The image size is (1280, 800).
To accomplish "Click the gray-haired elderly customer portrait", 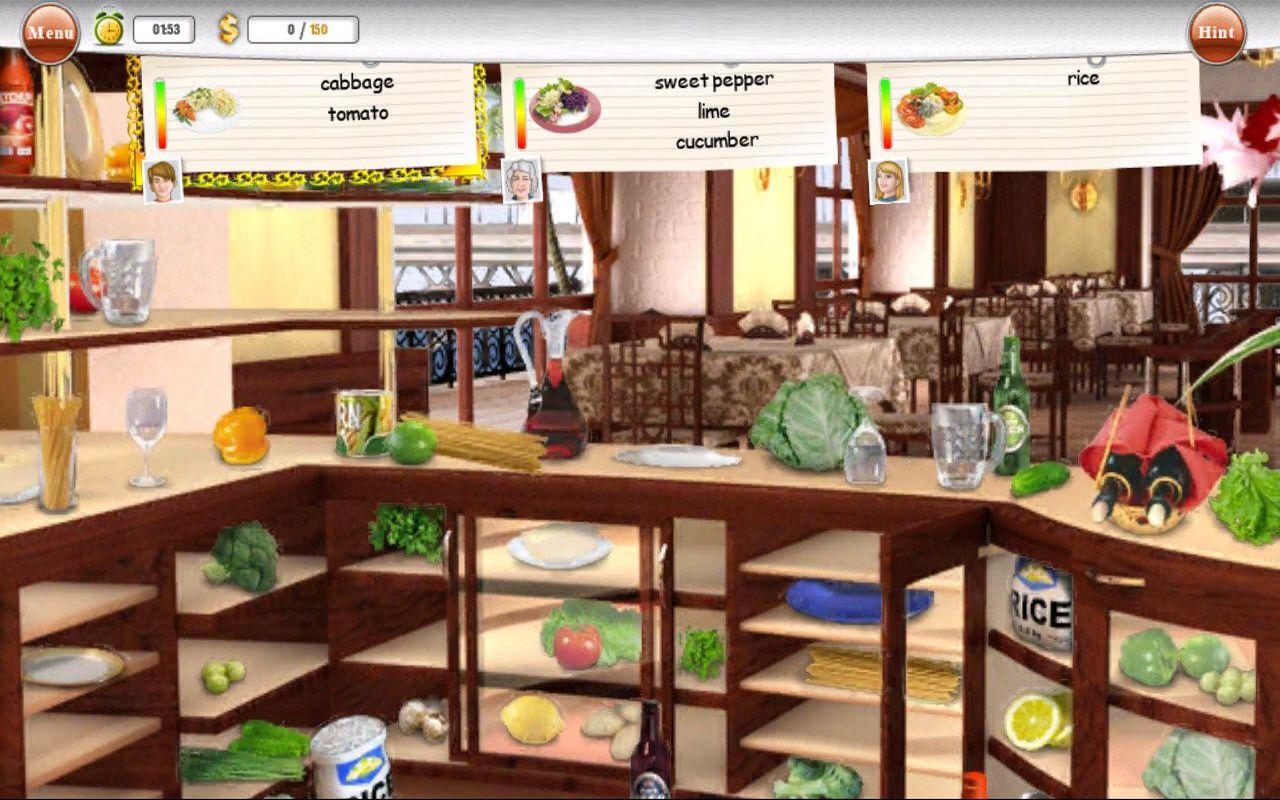I will (522, 180).
